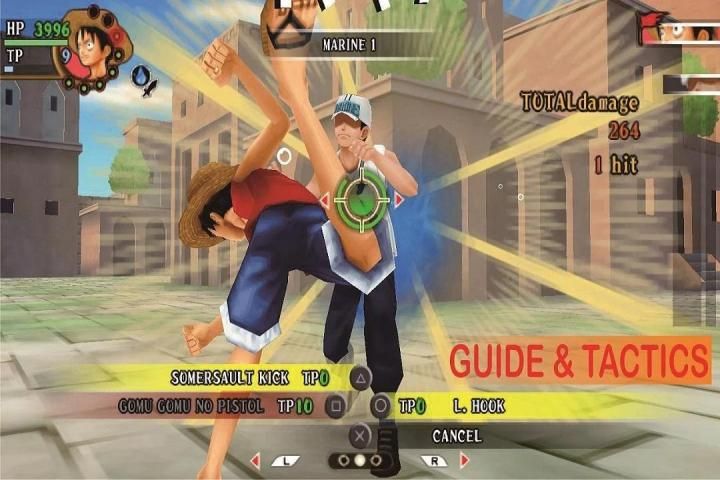This screenshot has width=720, height=480.
Task: Open the Guide & Tactics banner
Action: 579,359
